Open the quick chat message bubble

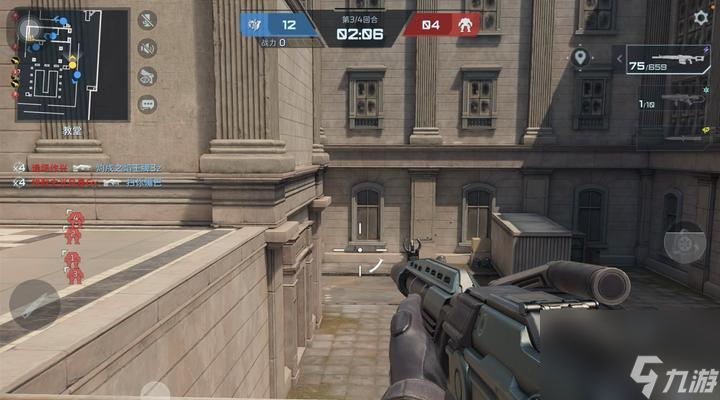click(x=147, y=103)
